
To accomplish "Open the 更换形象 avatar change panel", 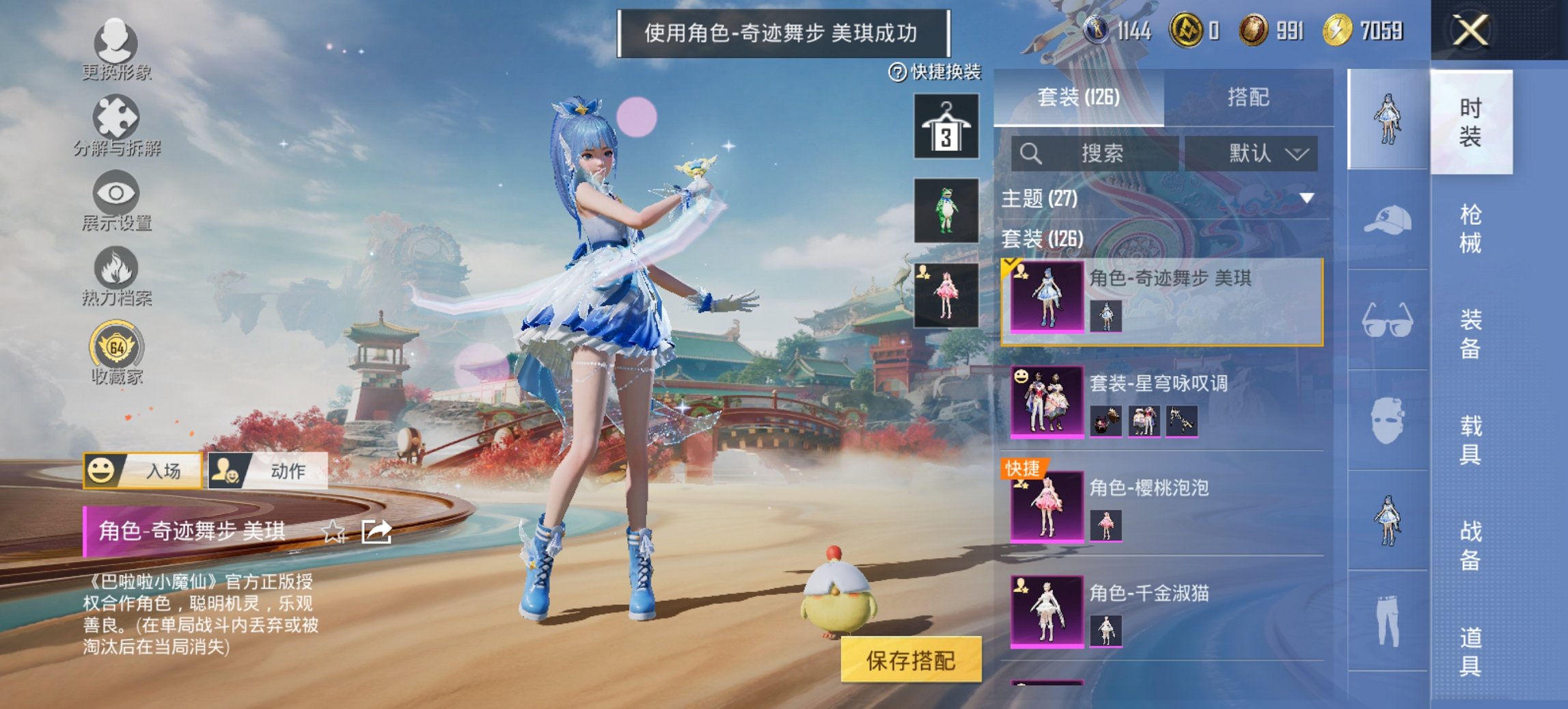I will 116,44.
